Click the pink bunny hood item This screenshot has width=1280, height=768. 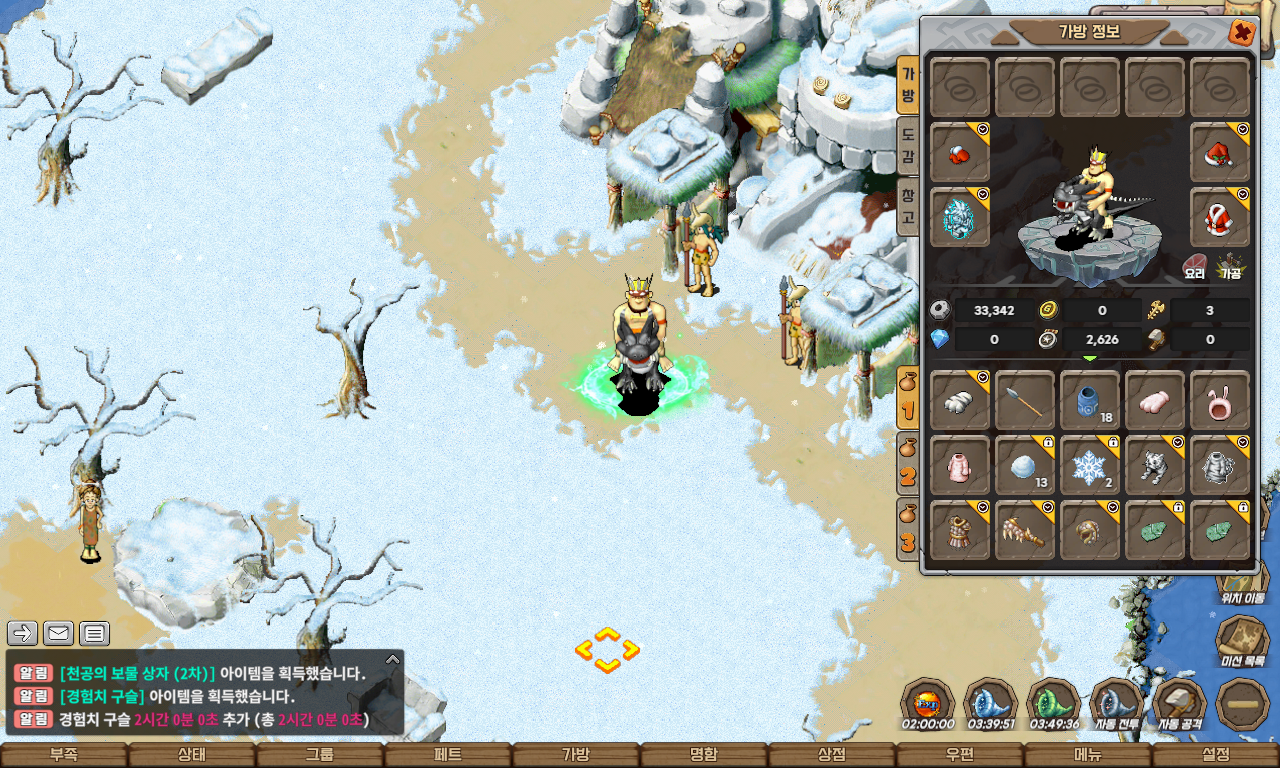1219,400
